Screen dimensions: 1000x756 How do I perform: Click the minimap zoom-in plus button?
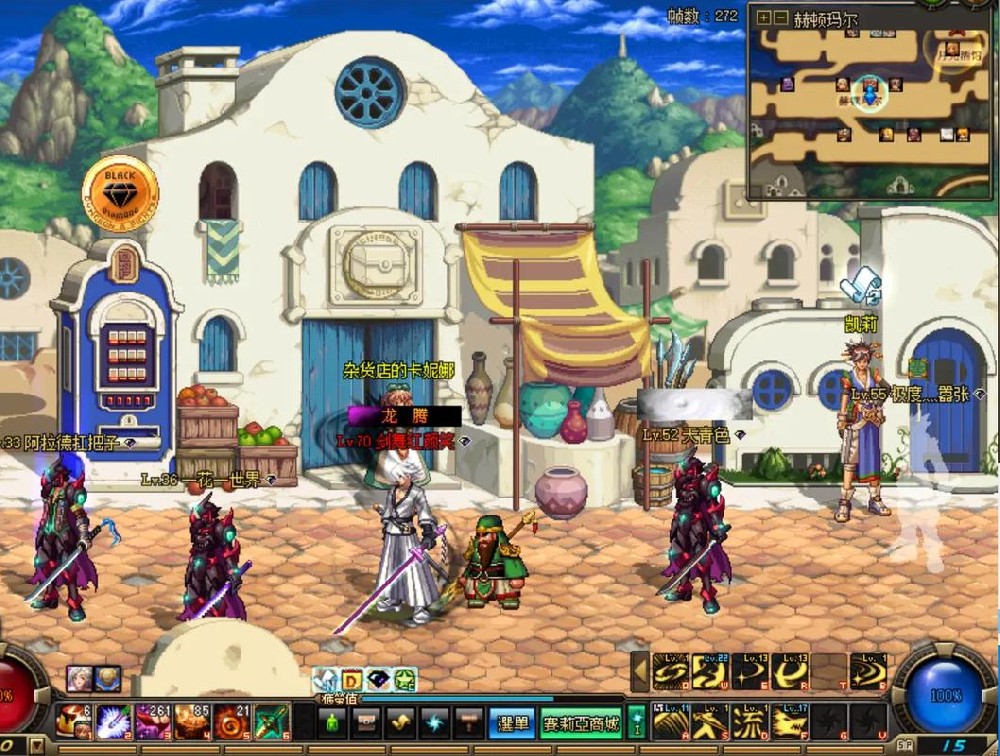coord(764,17)
